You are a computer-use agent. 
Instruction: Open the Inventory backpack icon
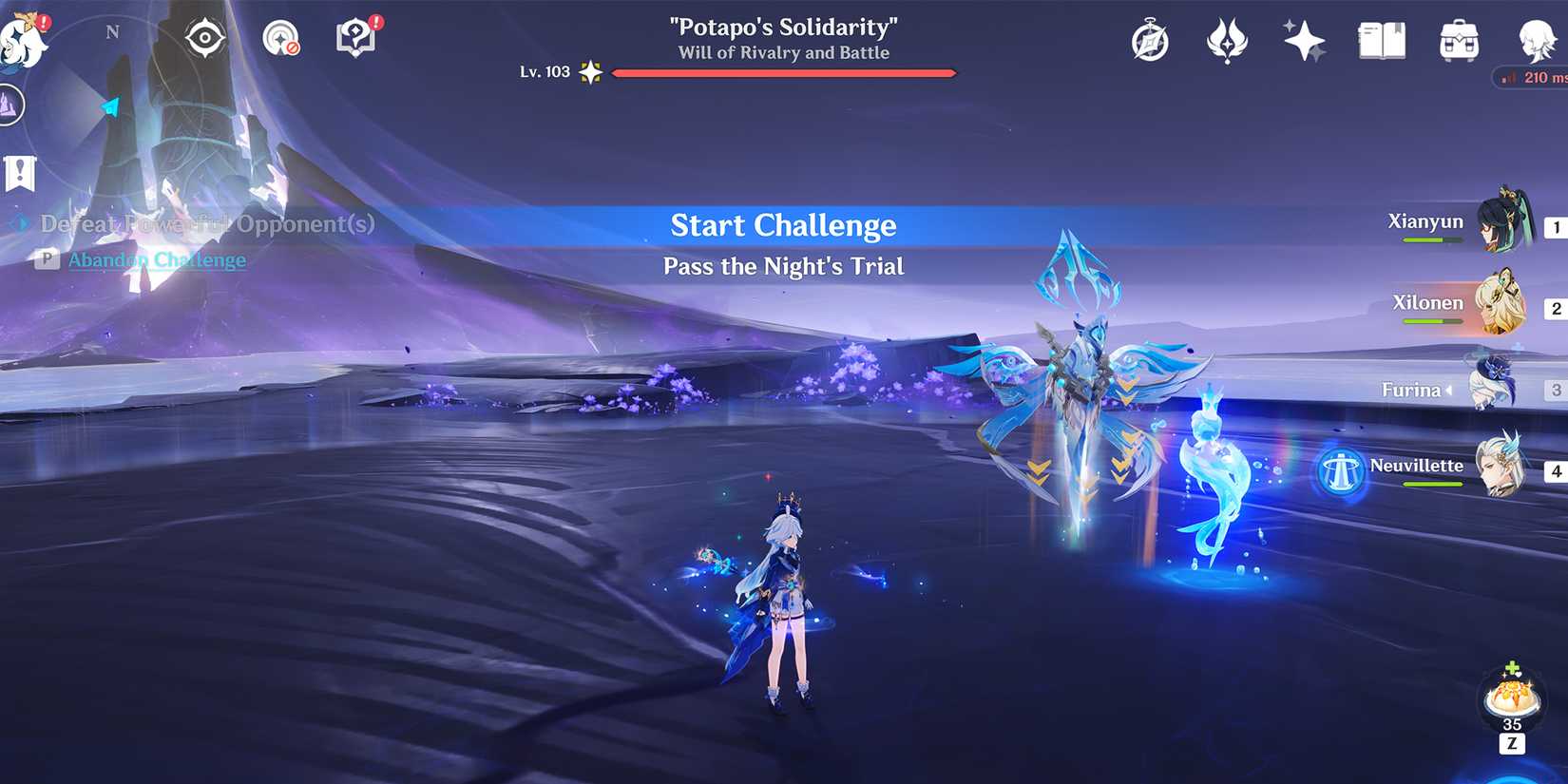[x=1457, y=41]
